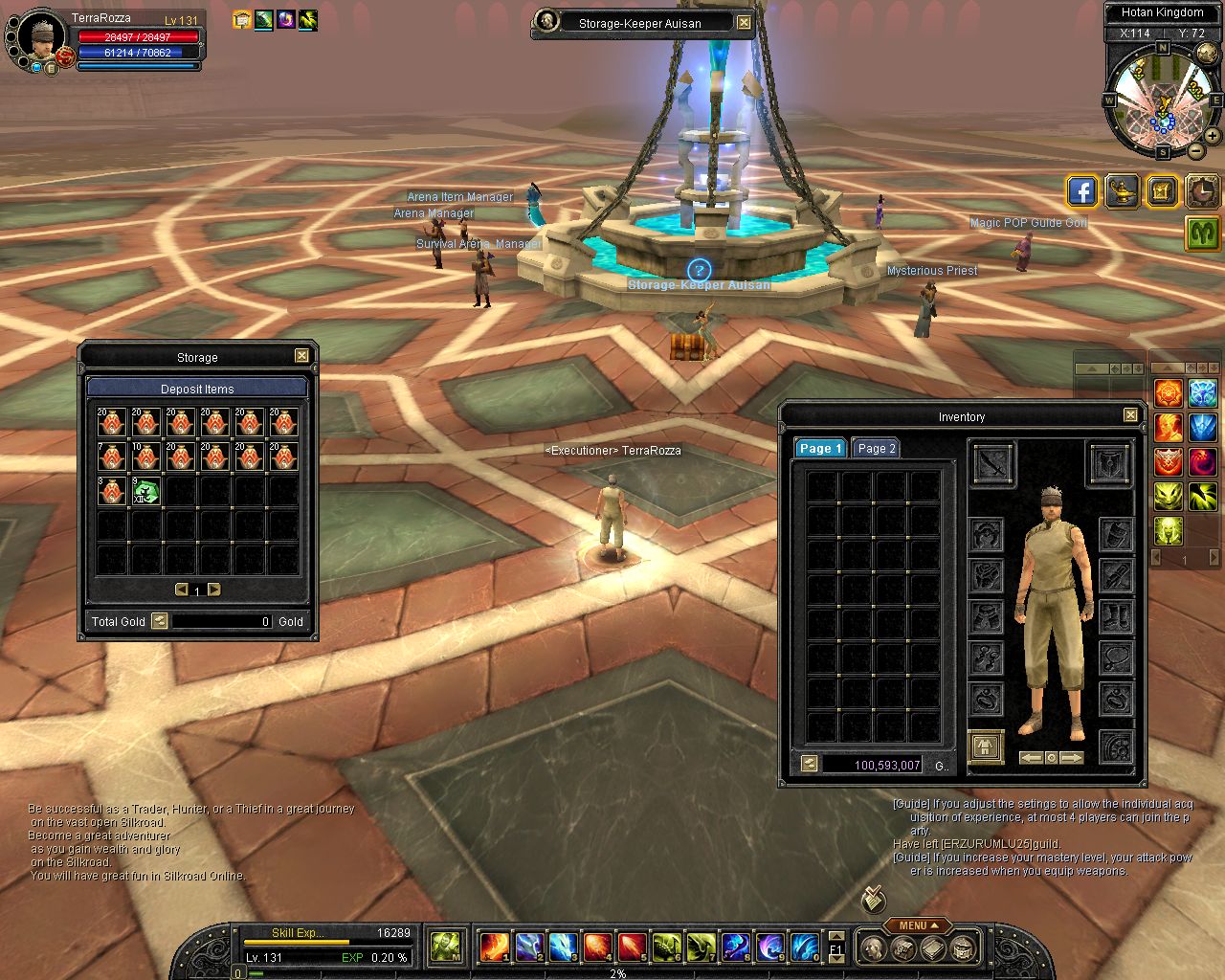Open the treasure chest icon button

click(1162, 191)
